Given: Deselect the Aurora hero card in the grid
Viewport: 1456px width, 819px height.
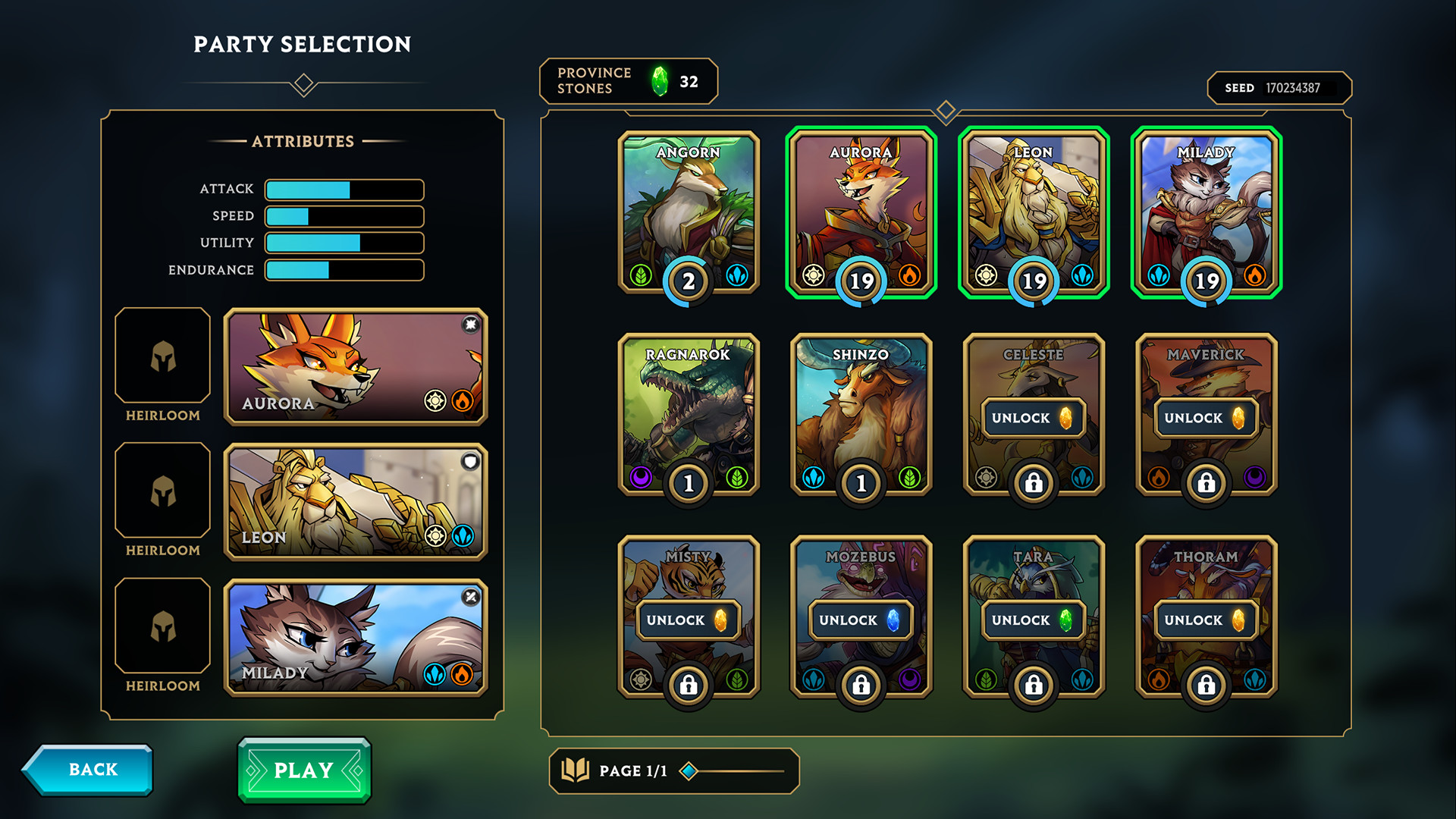Looking at the screenshot, I should pos(861,212).
